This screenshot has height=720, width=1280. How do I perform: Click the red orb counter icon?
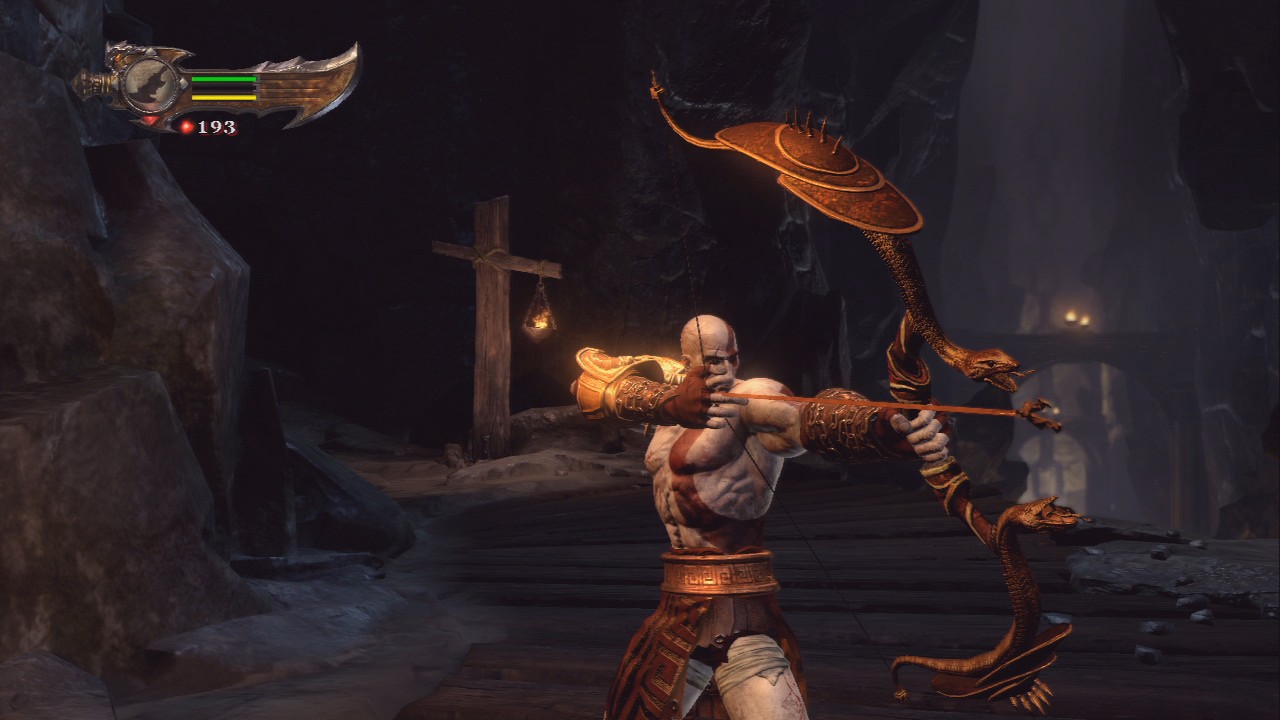coord(188,128)
